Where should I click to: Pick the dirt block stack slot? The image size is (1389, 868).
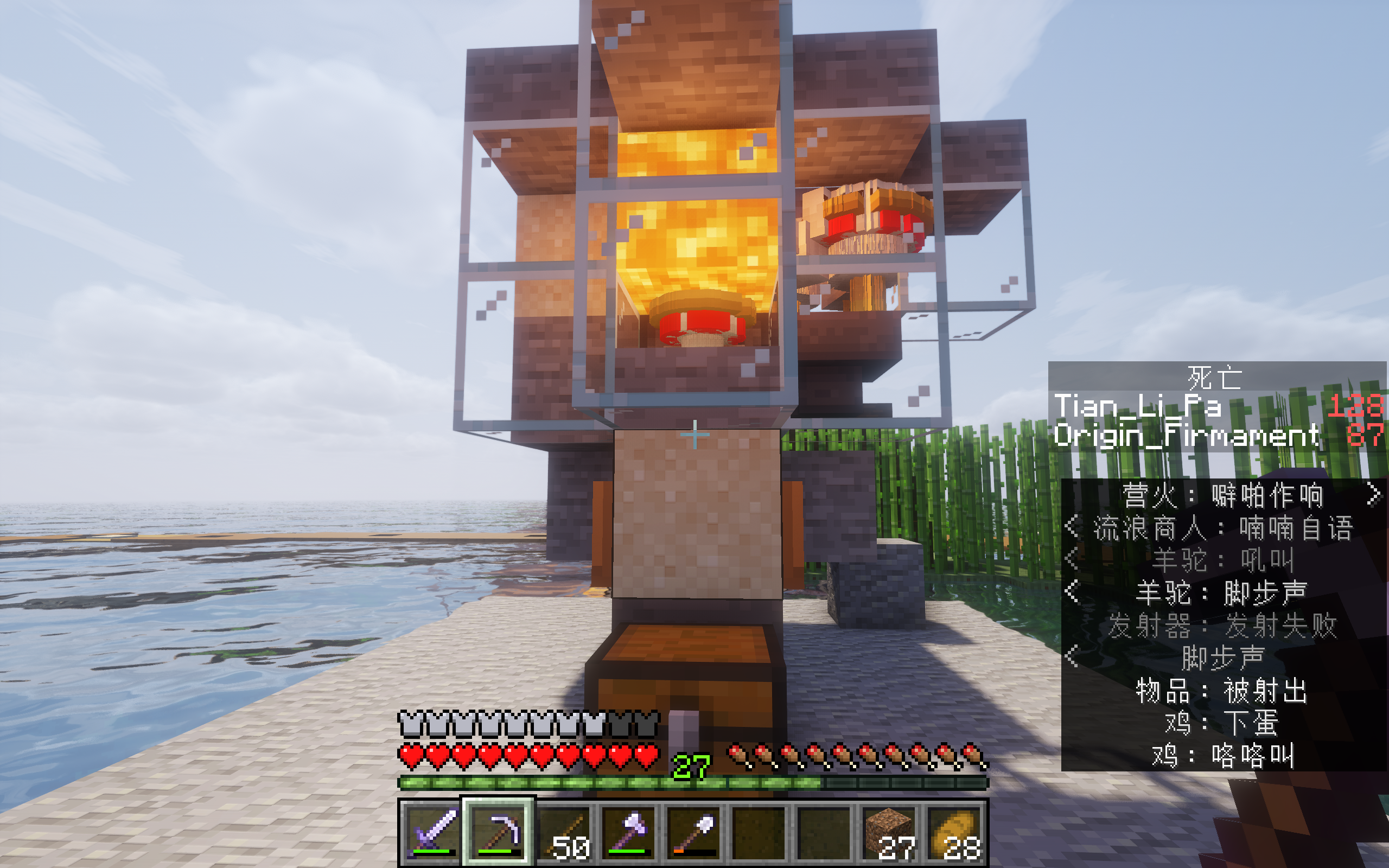coord(890,832)
